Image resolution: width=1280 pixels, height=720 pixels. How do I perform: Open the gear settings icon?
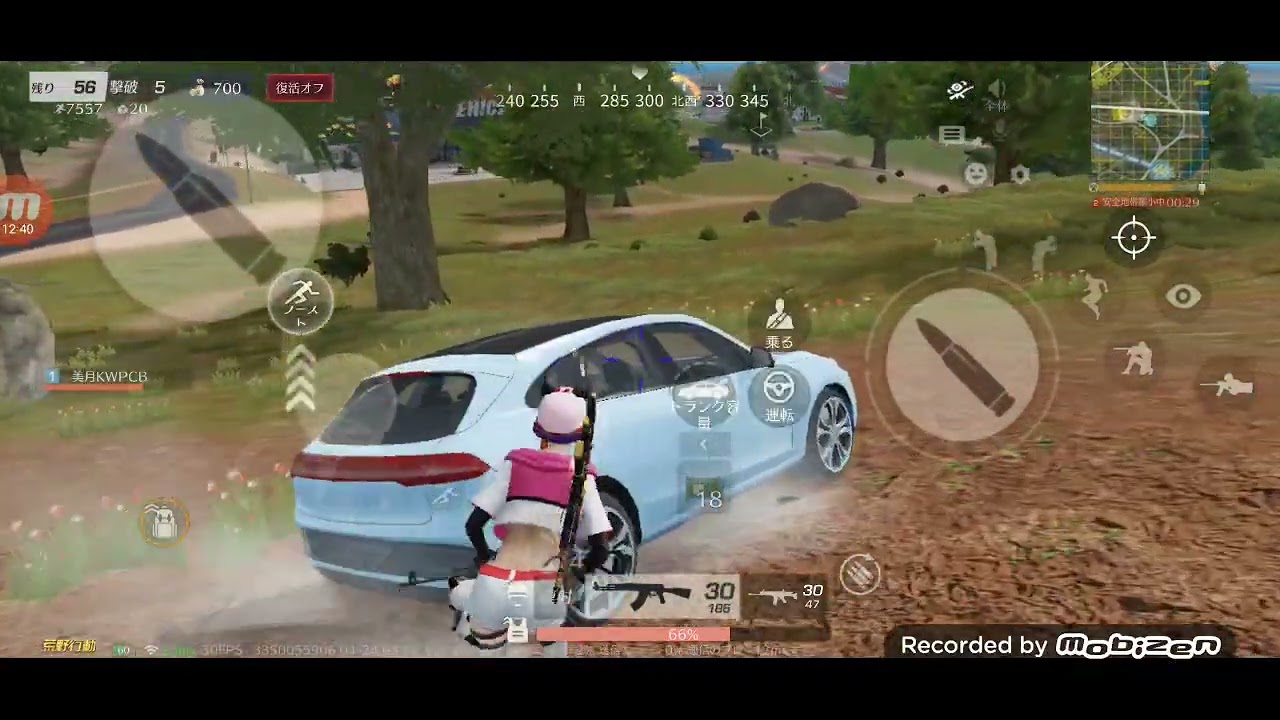point(1020,174)
